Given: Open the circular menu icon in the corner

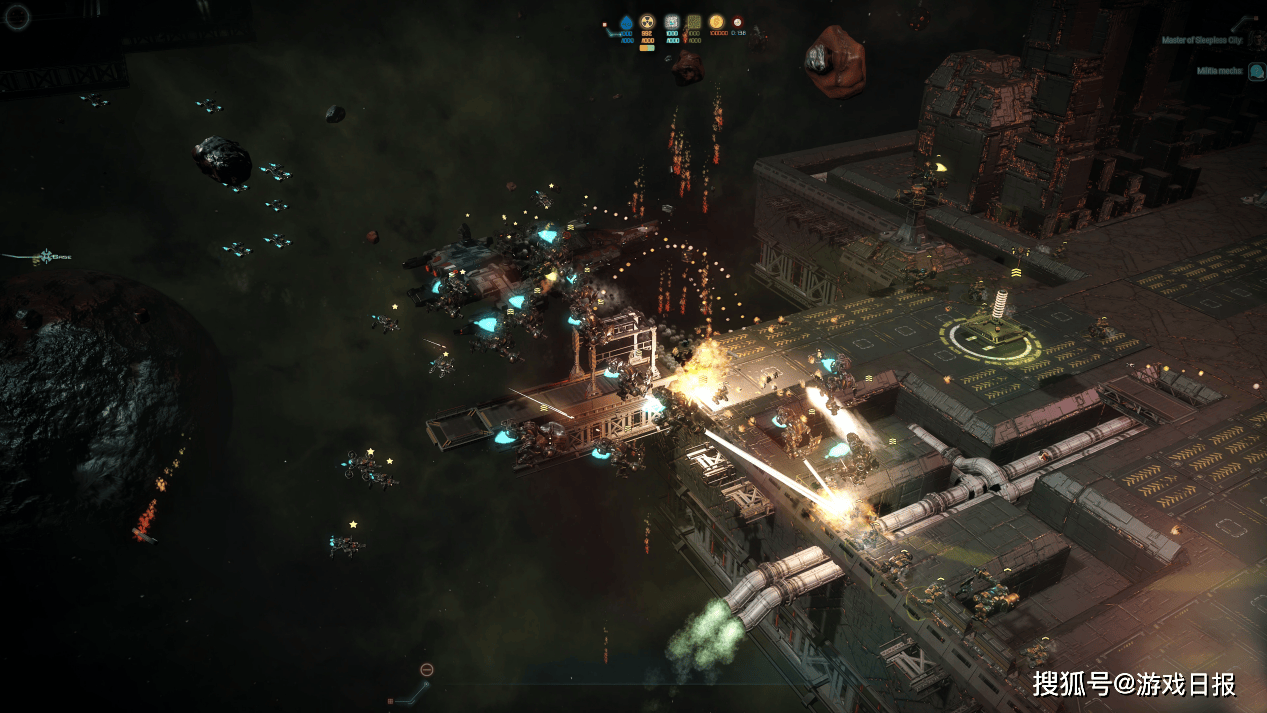Looking at the screenshot, I should 18,16.
